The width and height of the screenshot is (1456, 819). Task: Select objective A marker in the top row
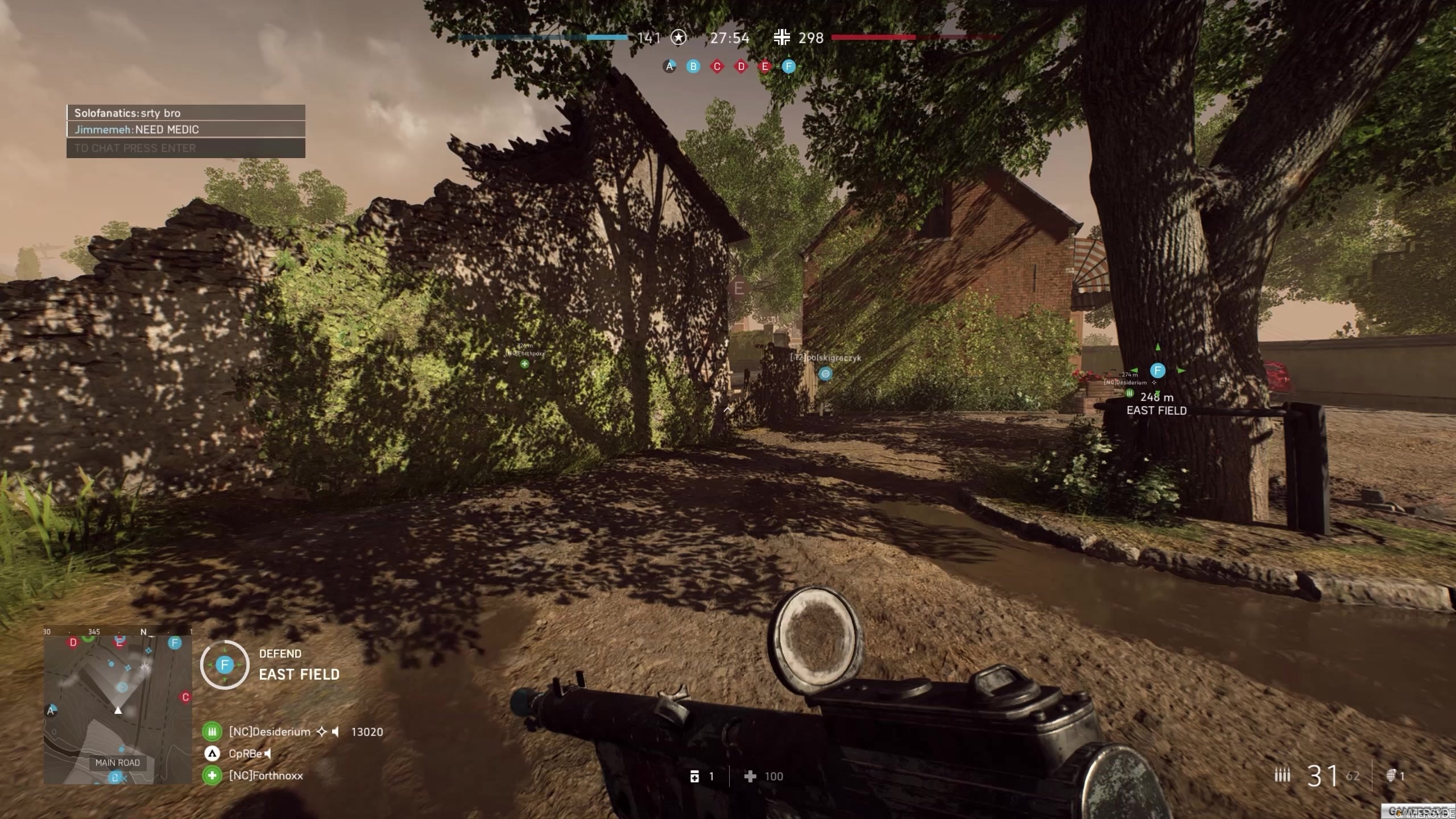[x=669, y=67]
